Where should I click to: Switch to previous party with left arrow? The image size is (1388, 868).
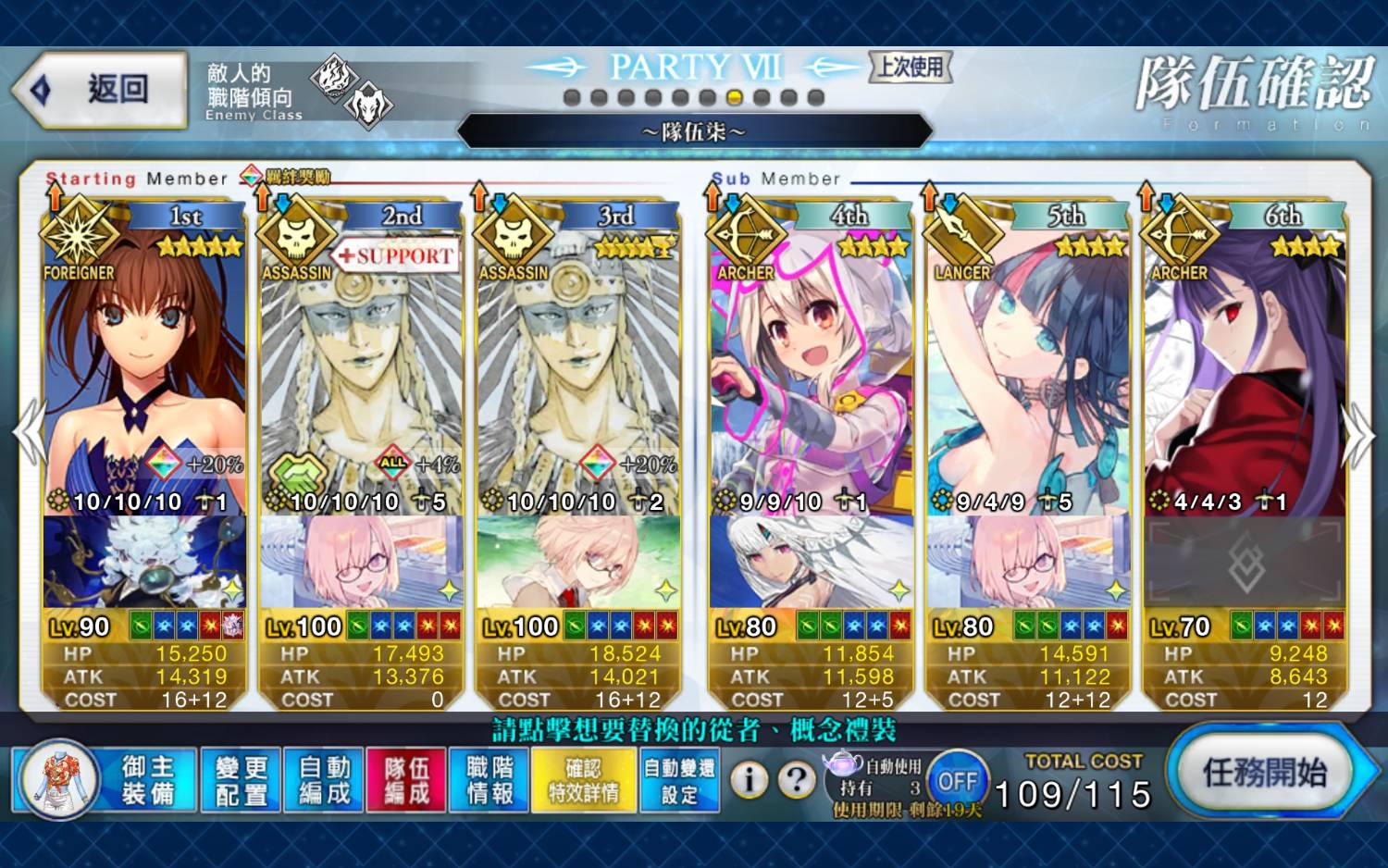pyautogui.click(x=28, y=433)
